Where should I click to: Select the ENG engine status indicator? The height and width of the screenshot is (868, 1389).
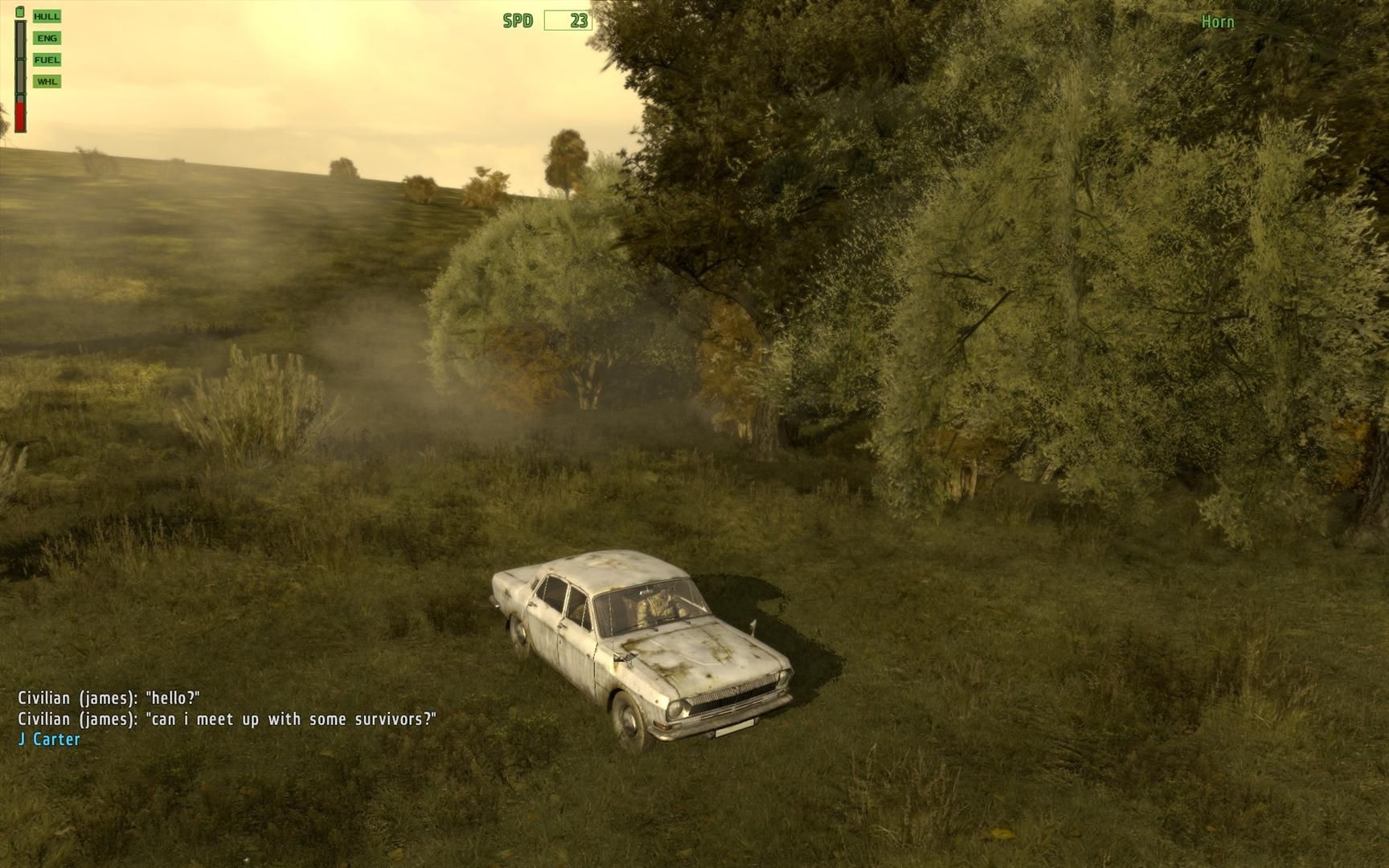(47, 38)
